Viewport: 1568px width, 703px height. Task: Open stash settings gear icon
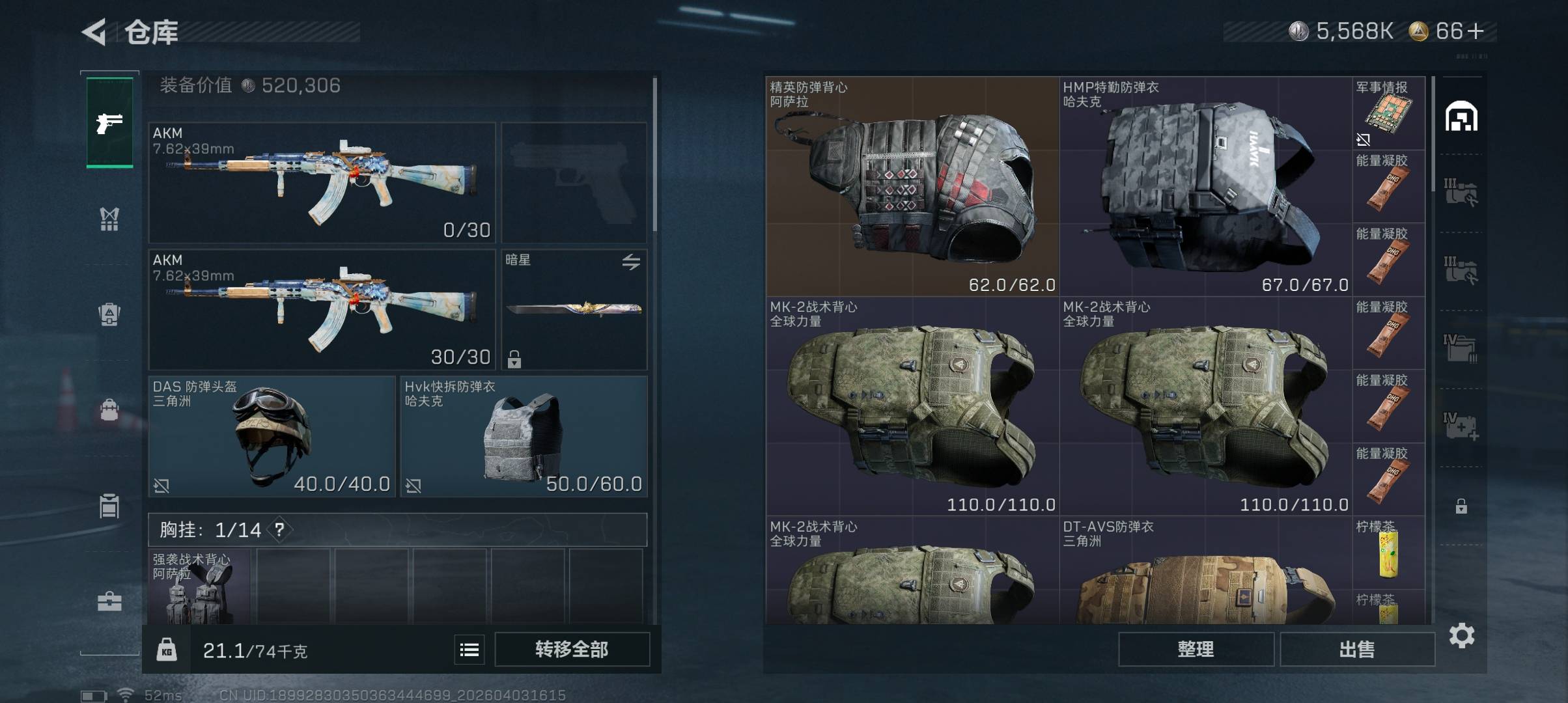[x=1462, y=635]
